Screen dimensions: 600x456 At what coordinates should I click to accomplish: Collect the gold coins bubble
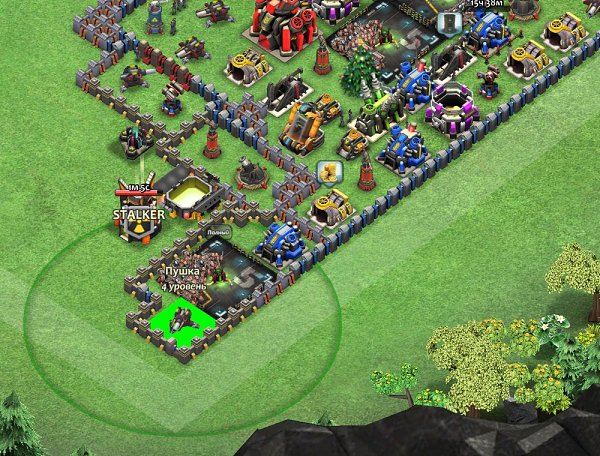point(327,173)
